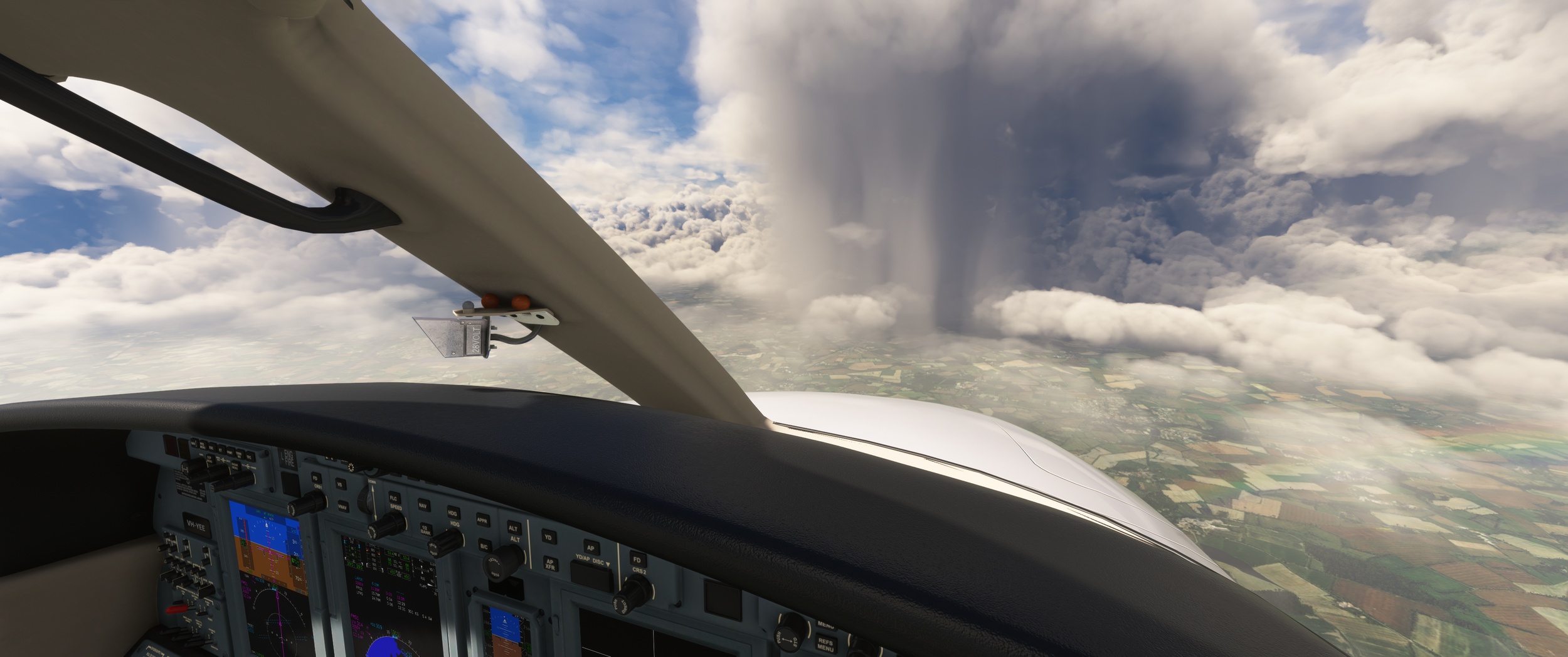Activate the APPR approach mode button
Screen dimensions: 1568x657
tap(482, 520)
